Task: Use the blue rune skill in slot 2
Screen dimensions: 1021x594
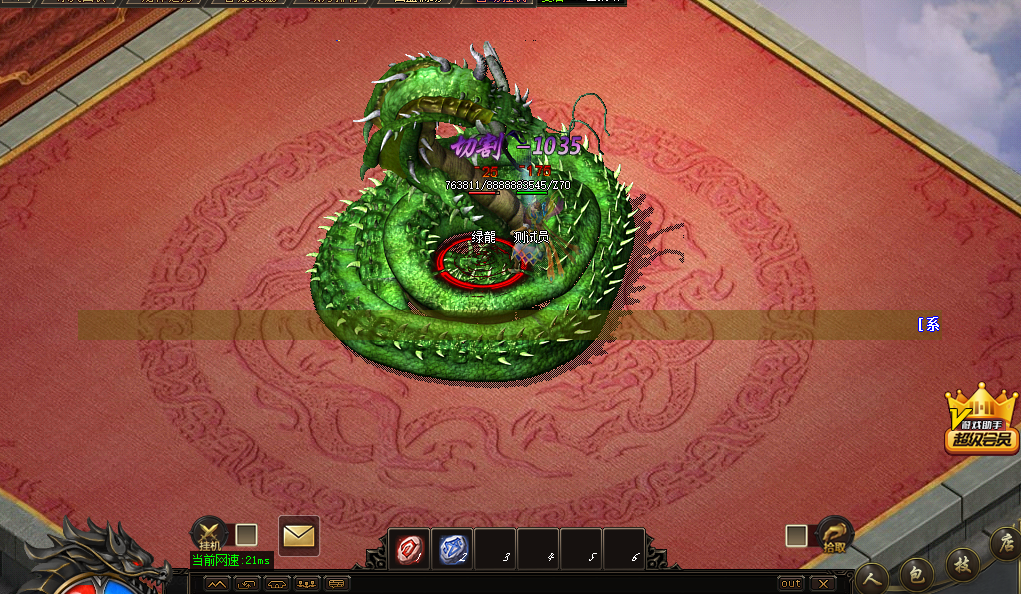Action: pyautogui.click(x=452, y=549)
